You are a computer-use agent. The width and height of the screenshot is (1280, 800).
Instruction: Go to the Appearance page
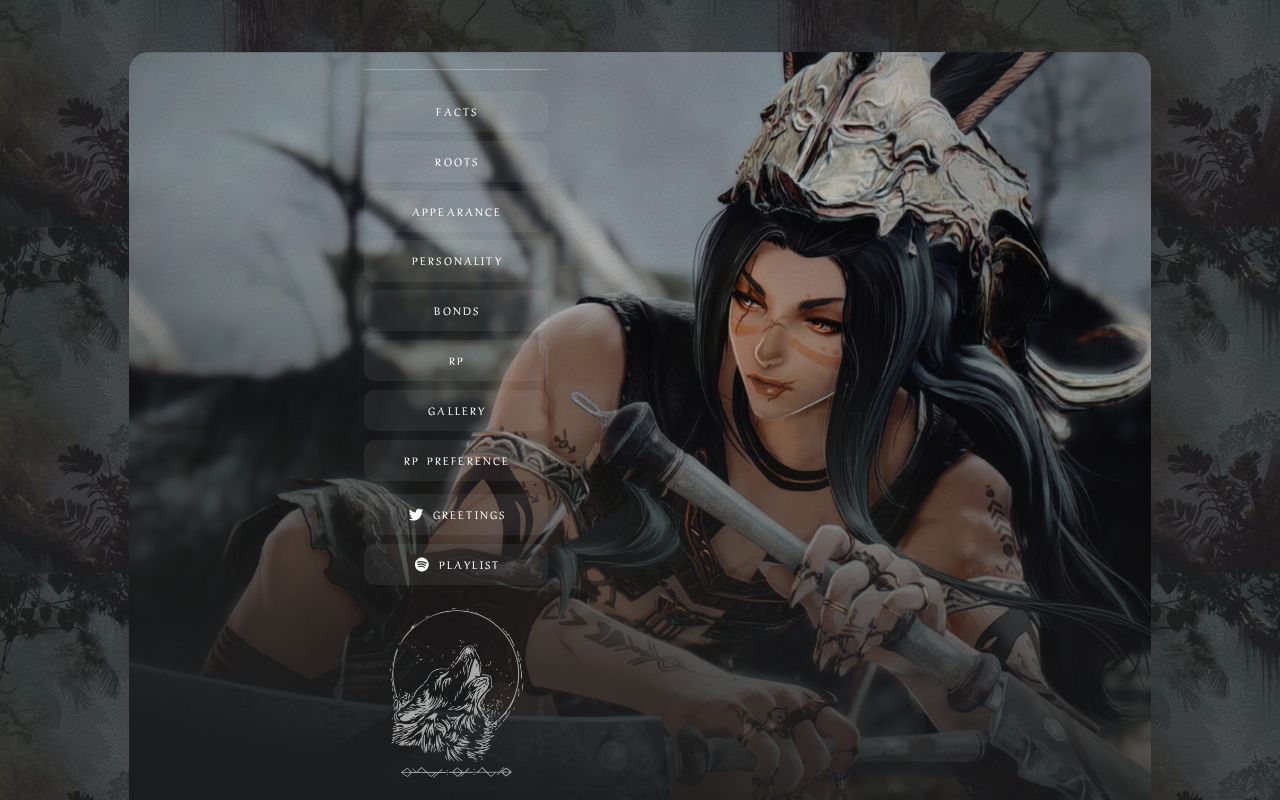pos(456,212)
